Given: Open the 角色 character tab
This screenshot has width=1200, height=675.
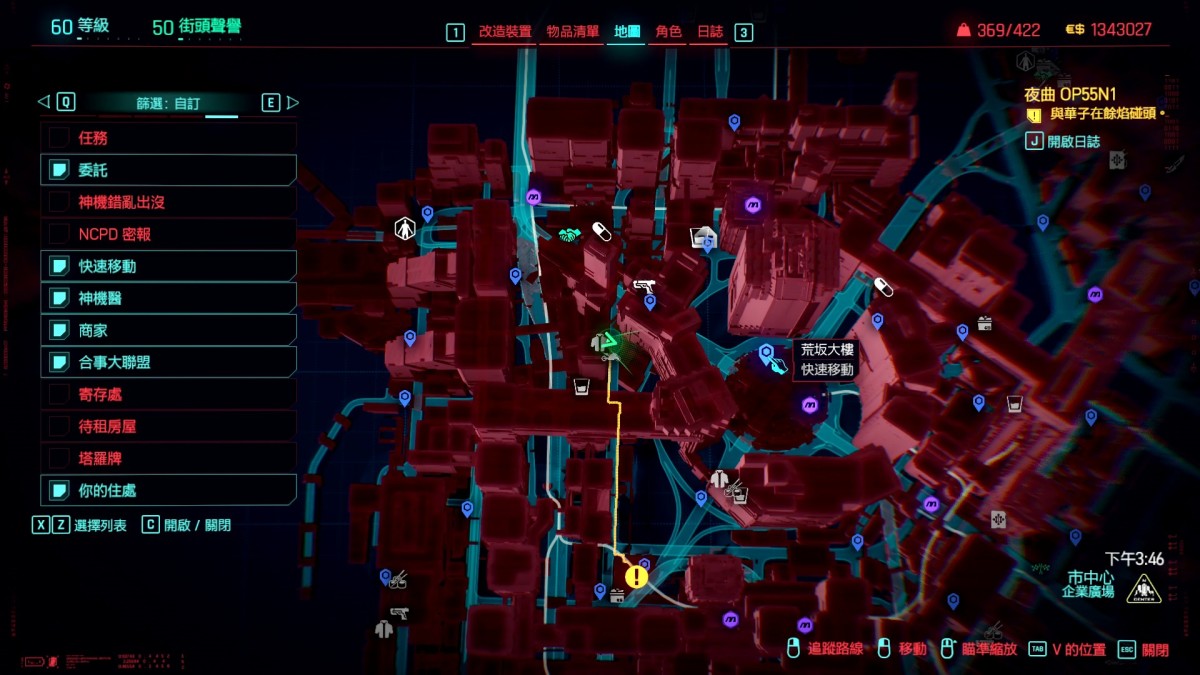Looking at the screenshot, I should click(x=668, y=32).
